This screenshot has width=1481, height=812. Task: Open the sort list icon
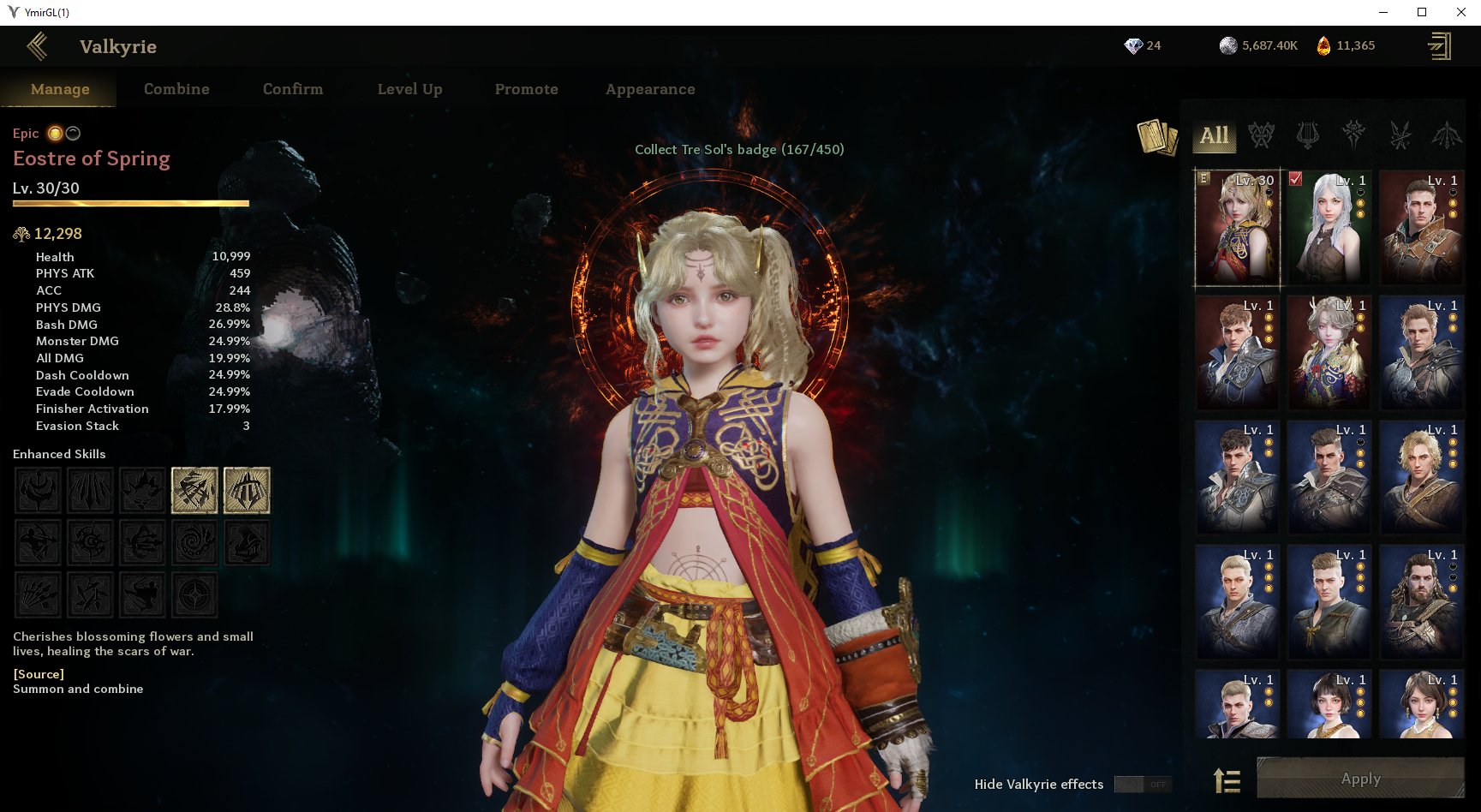pyautogui.click(x=1227, y=780)
